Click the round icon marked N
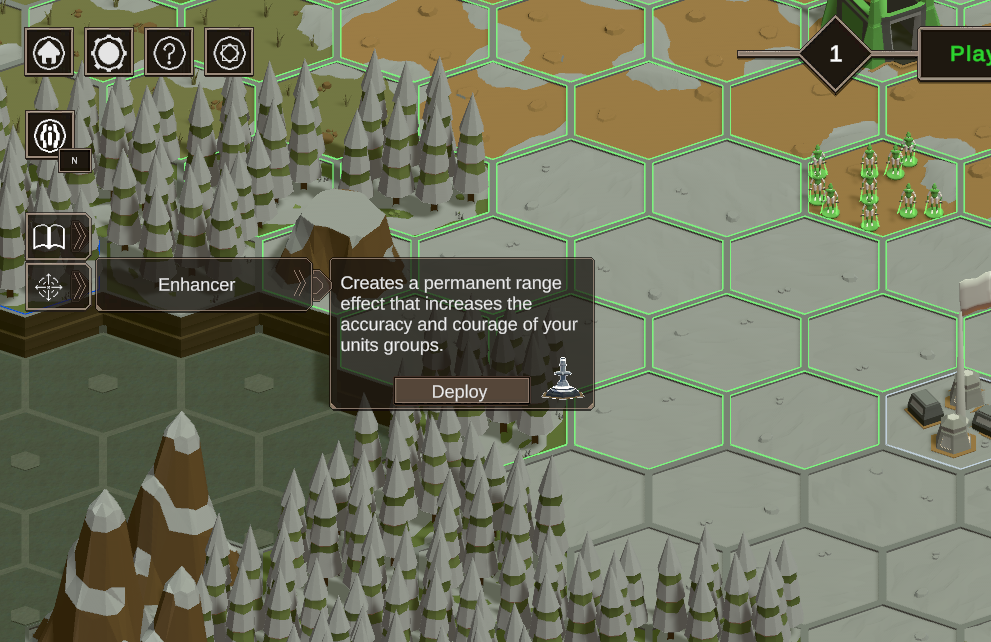Image resolution: width=991 pixels, height=642 pixels. point(50,136)
